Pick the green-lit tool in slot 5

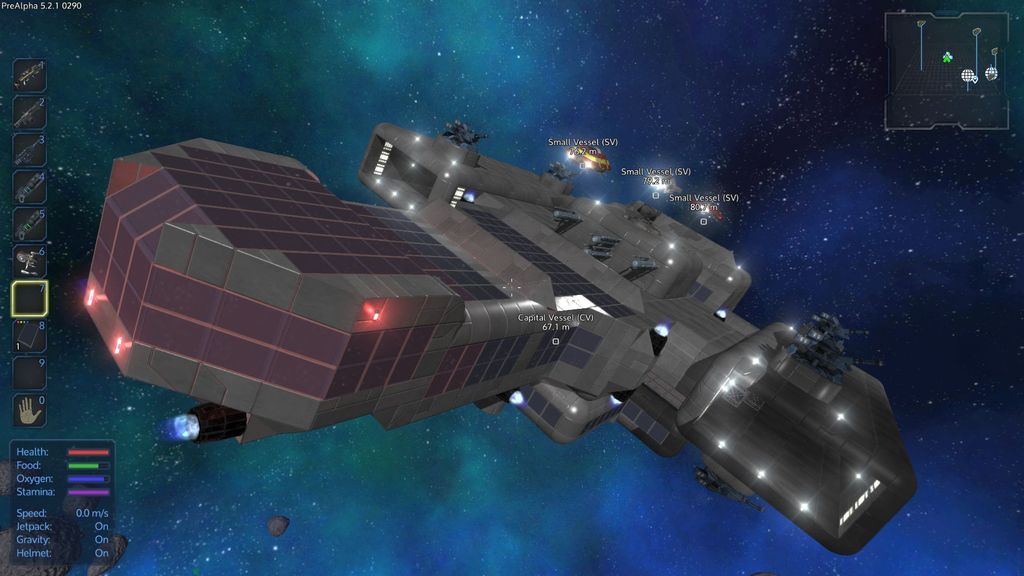pos(29,224)
